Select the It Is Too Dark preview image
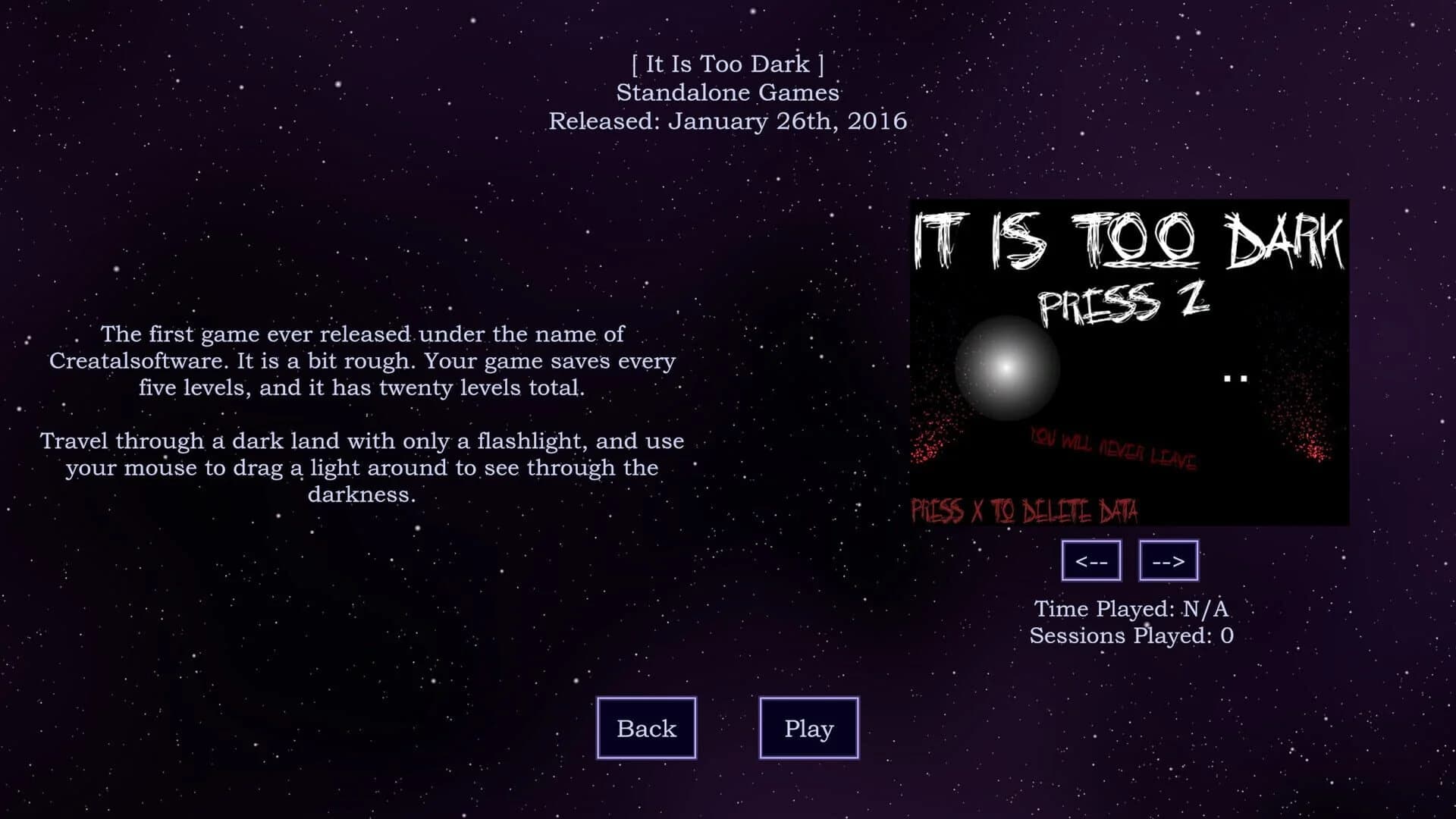 [1129, 362]
